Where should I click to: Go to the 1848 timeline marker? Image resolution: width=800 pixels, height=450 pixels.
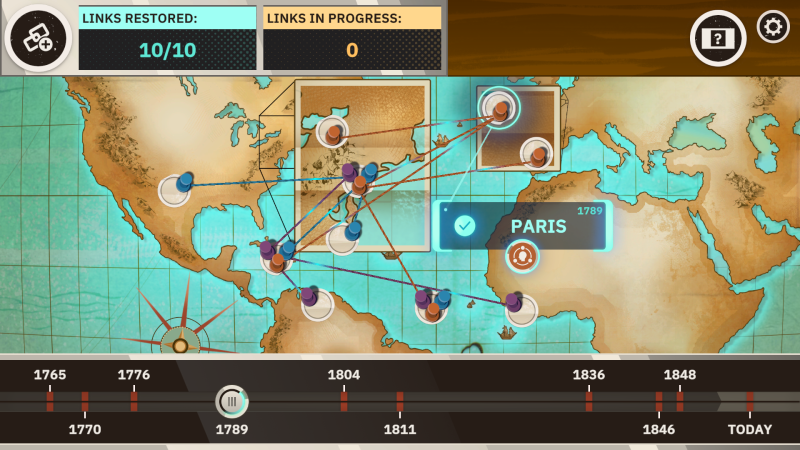point(680,401)
